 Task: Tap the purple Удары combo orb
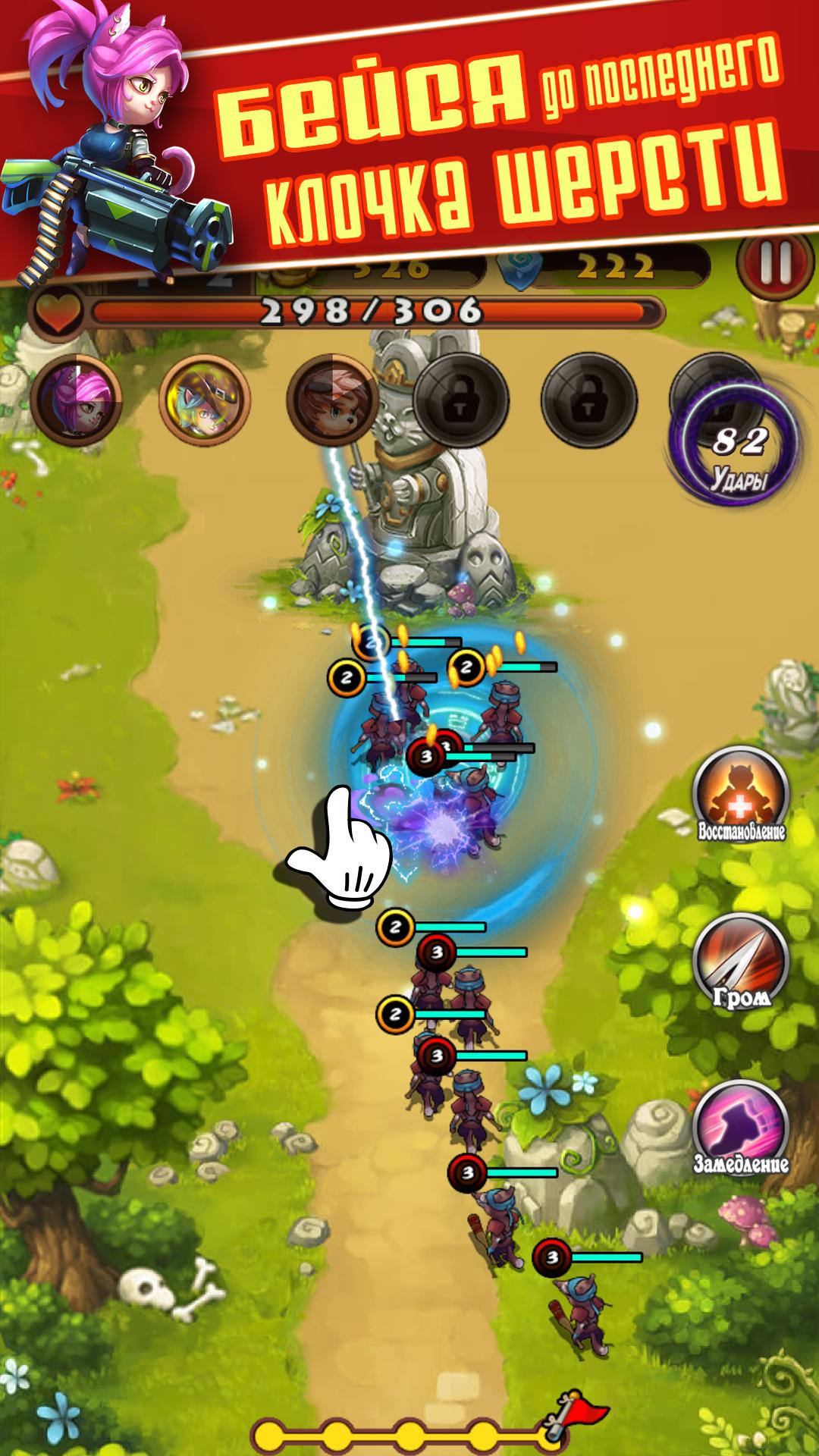[735, 449]
